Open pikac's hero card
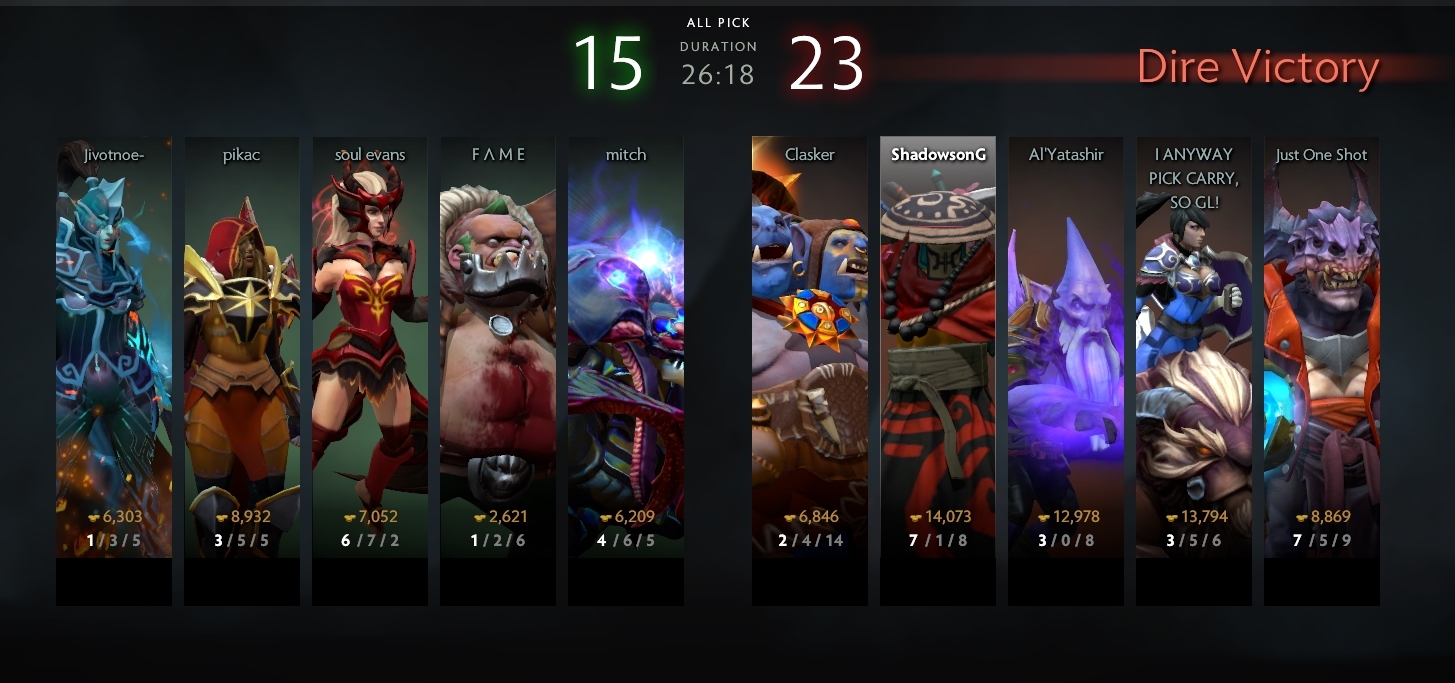 (242, 345)
